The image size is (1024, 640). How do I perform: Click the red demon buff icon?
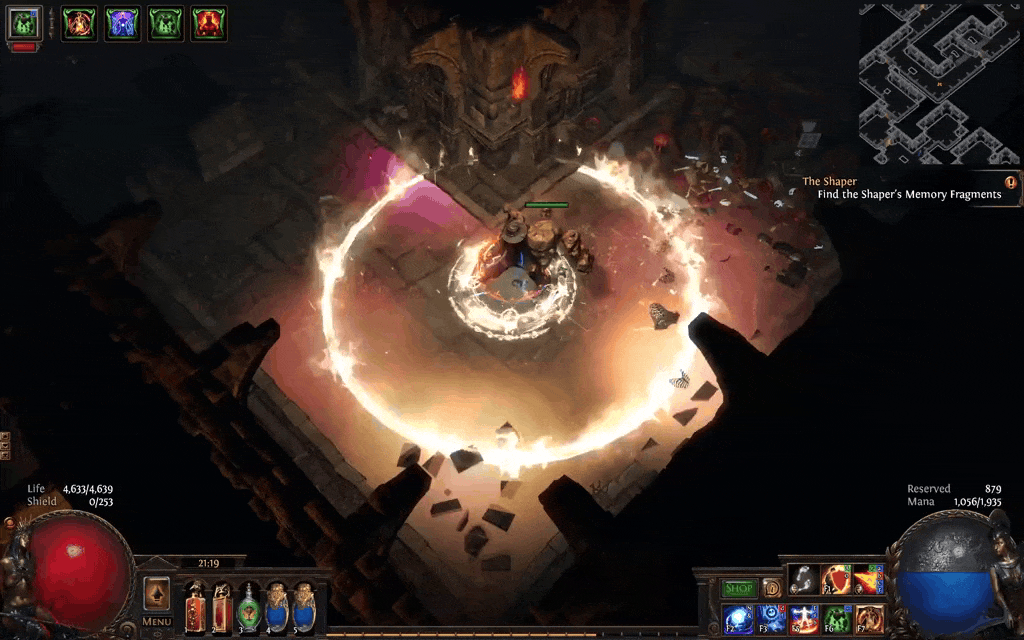209,23
